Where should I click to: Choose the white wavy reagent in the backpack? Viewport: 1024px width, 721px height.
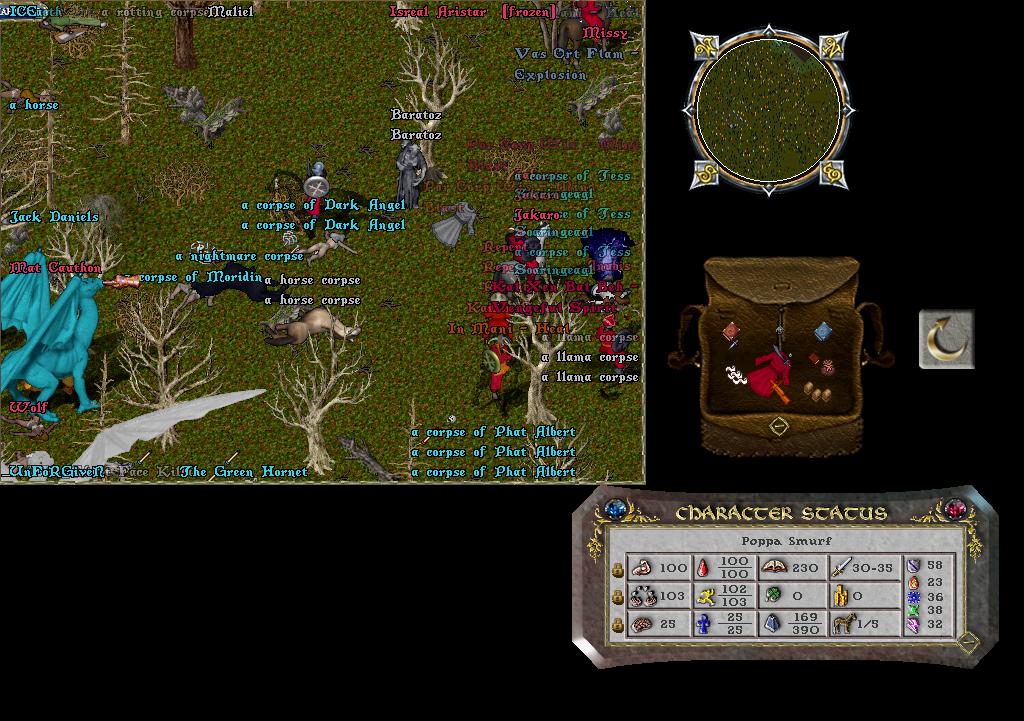(x=735, y=373)
